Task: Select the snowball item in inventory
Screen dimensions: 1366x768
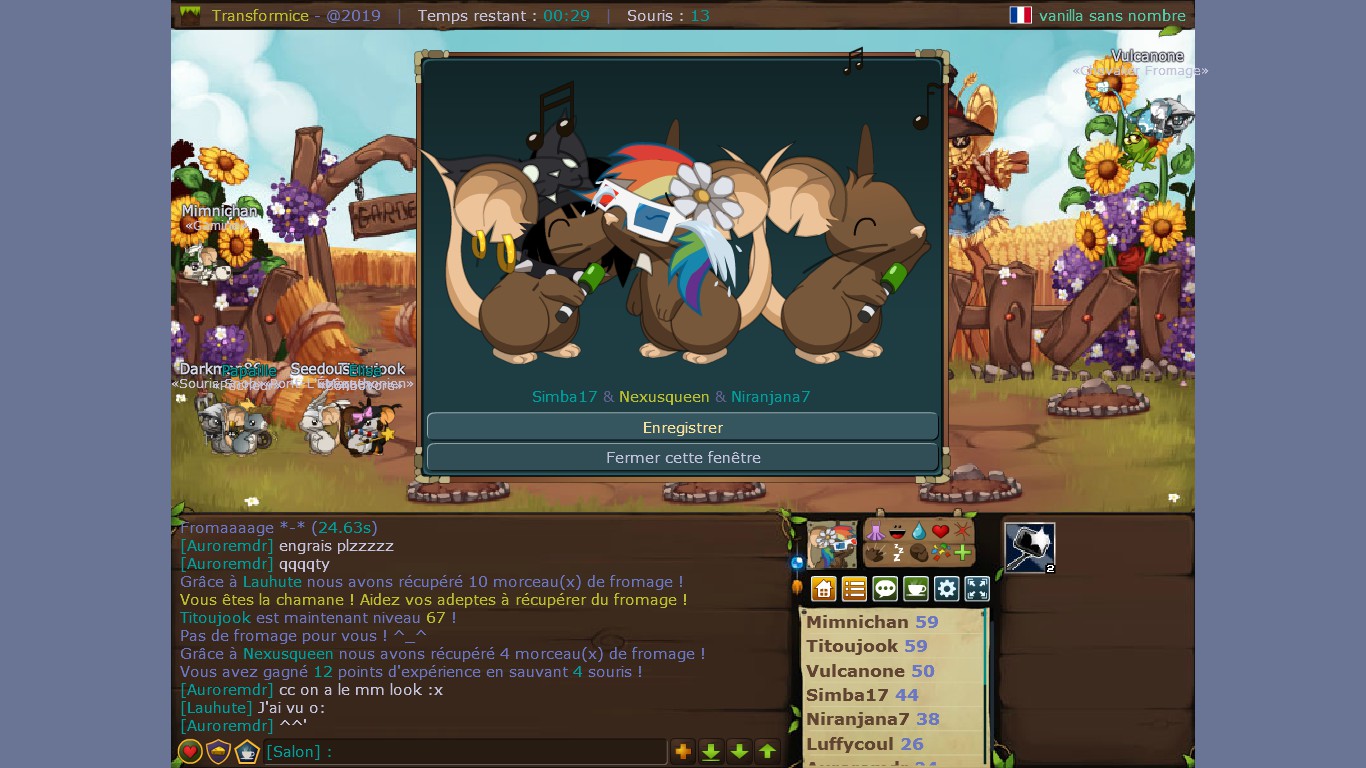Action: (x=1030, y=547)
